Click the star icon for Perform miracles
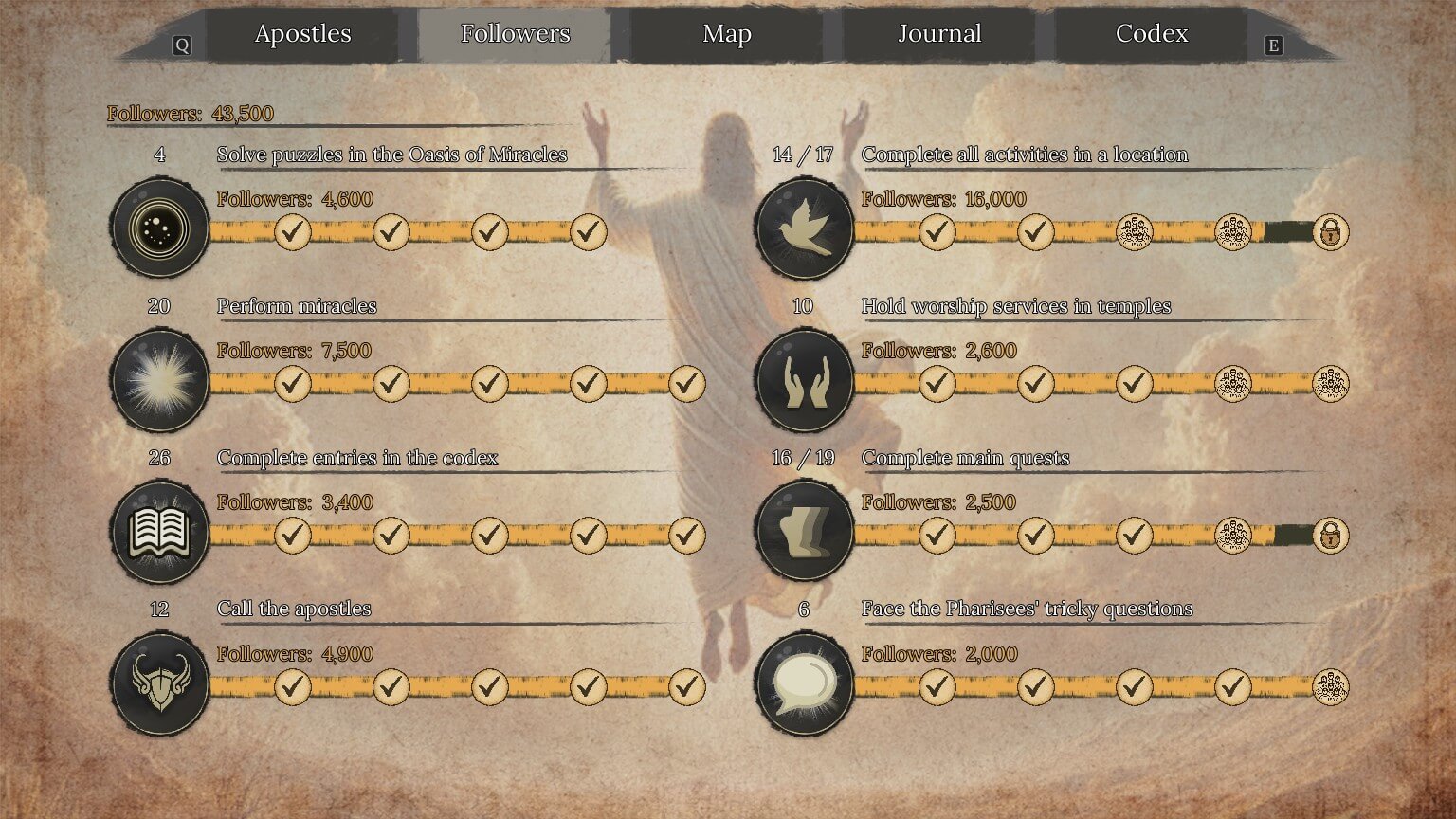1456x819 pixels. [159, 380]
